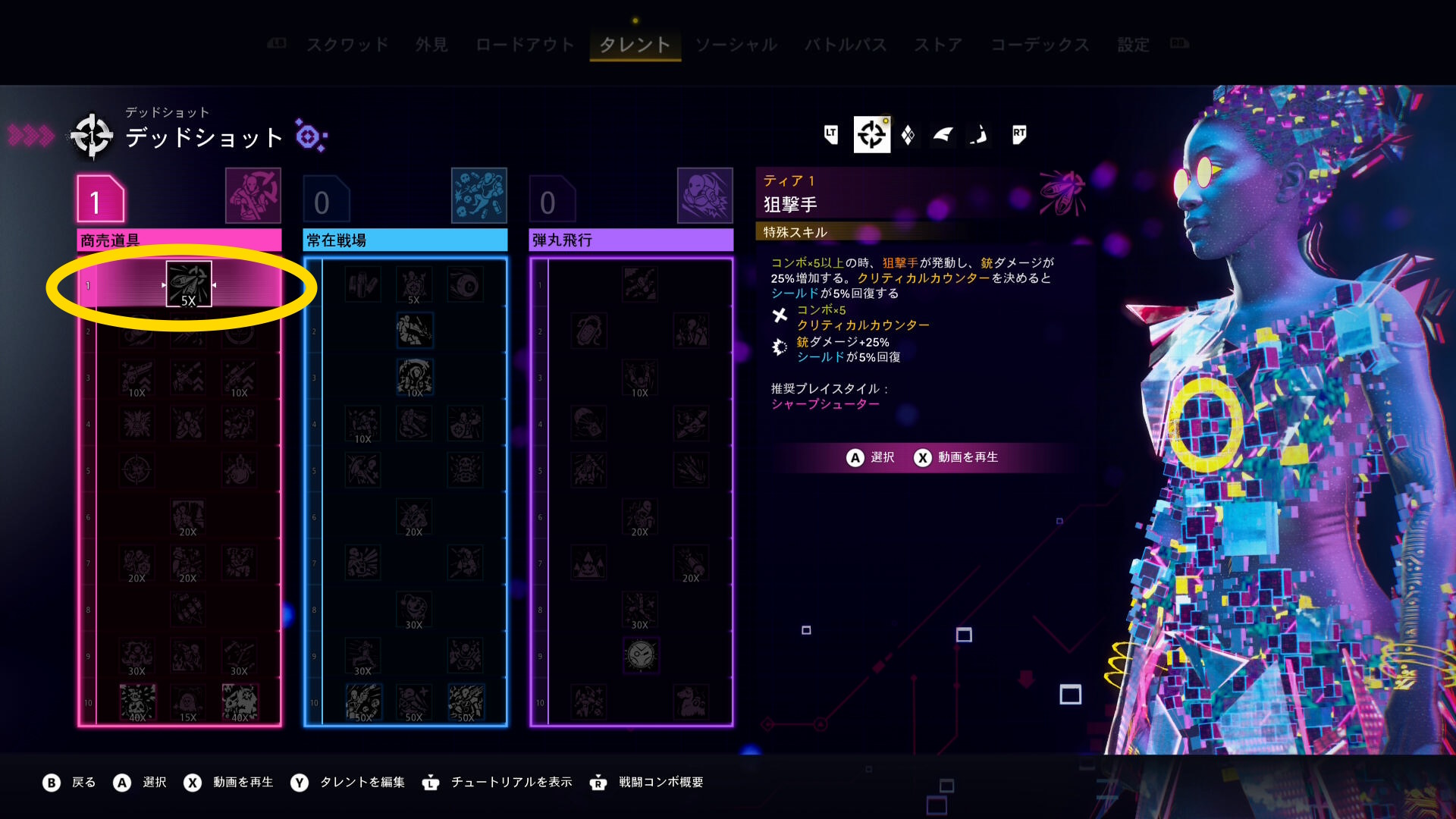Choose the Harley Quinn diamonds character icon
Screen dimensions: 1456x819
[x=908, y=135]
